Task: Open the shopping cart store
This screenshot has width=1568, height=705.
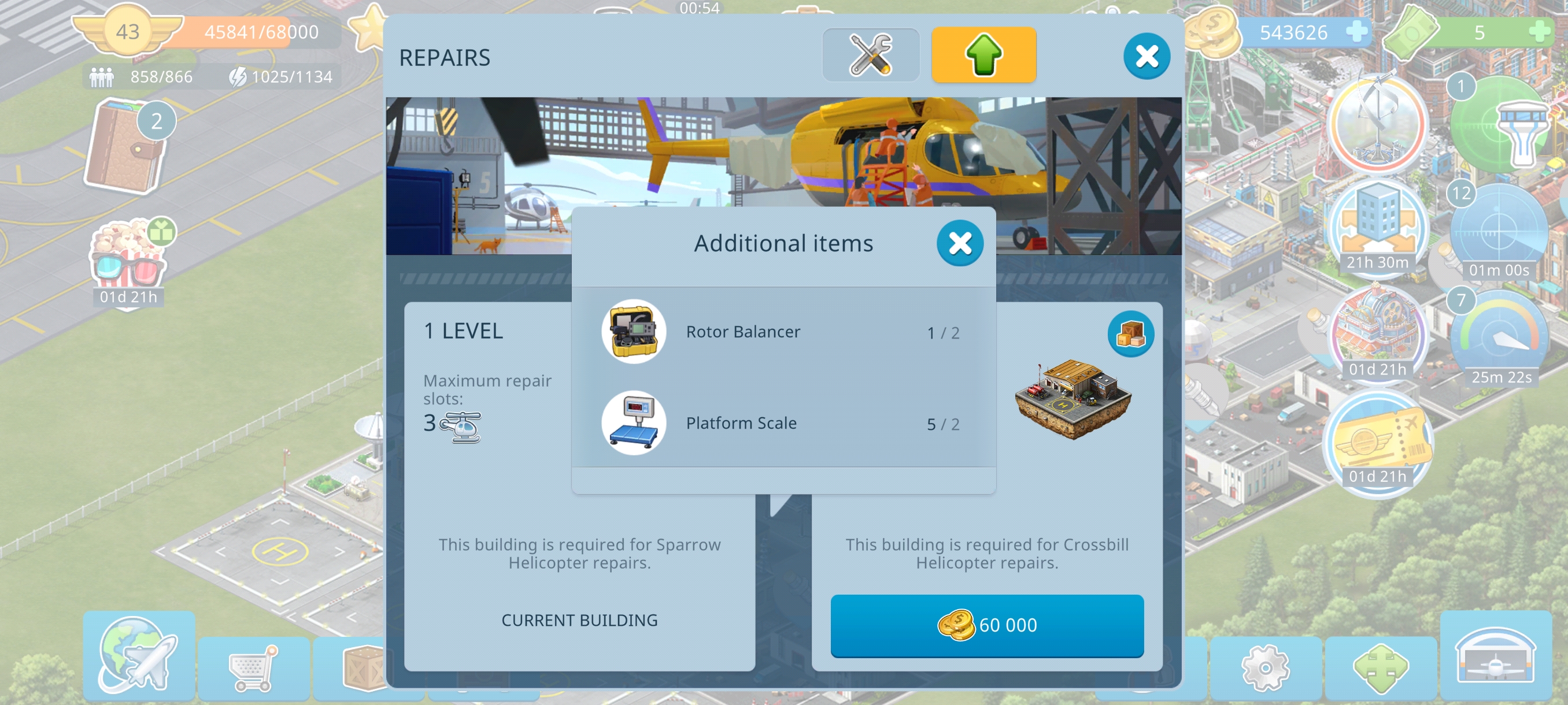Action: (x=253, y=669)
